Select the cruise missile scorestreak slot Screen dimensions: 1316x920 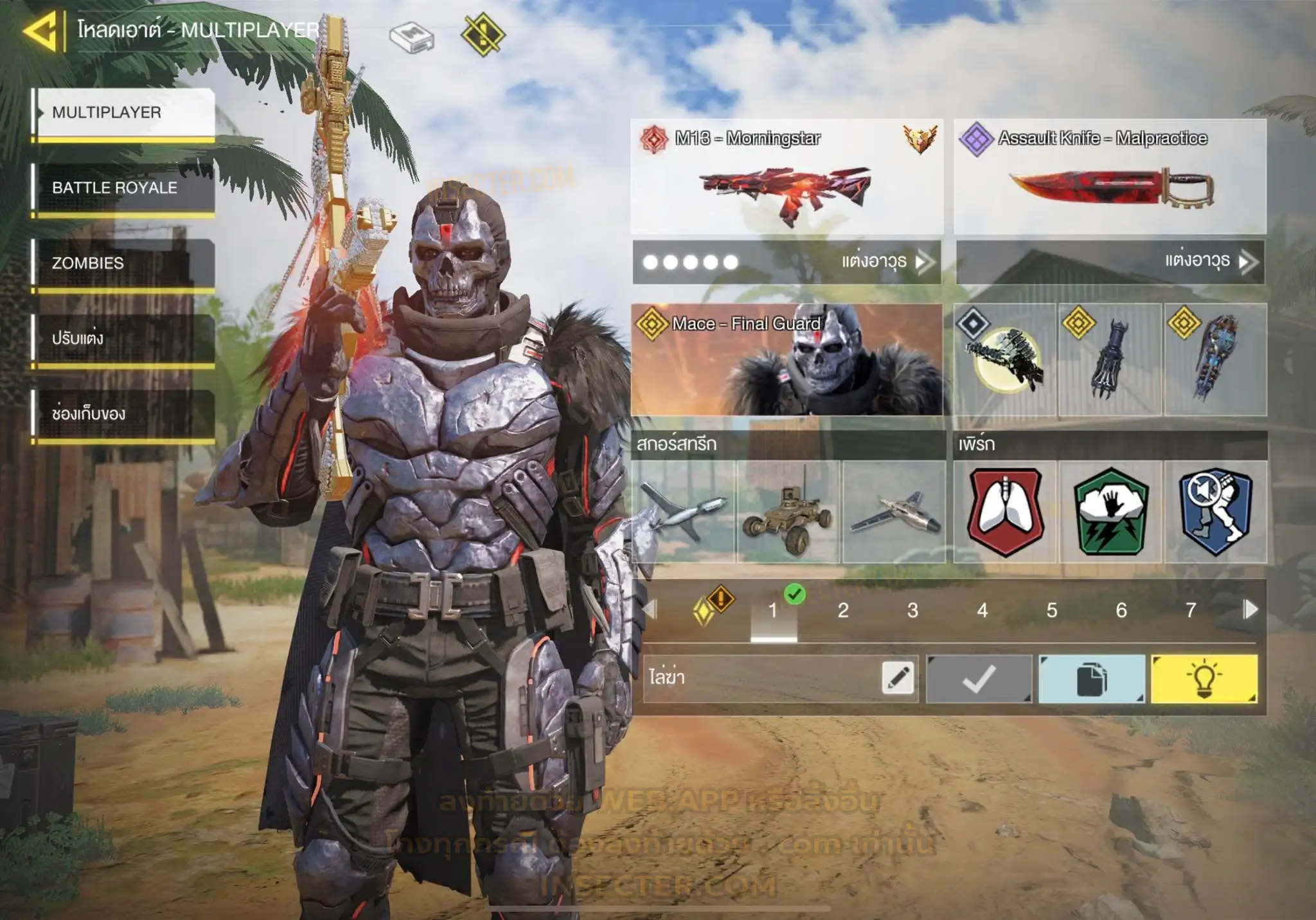click(x=684, y=512)
